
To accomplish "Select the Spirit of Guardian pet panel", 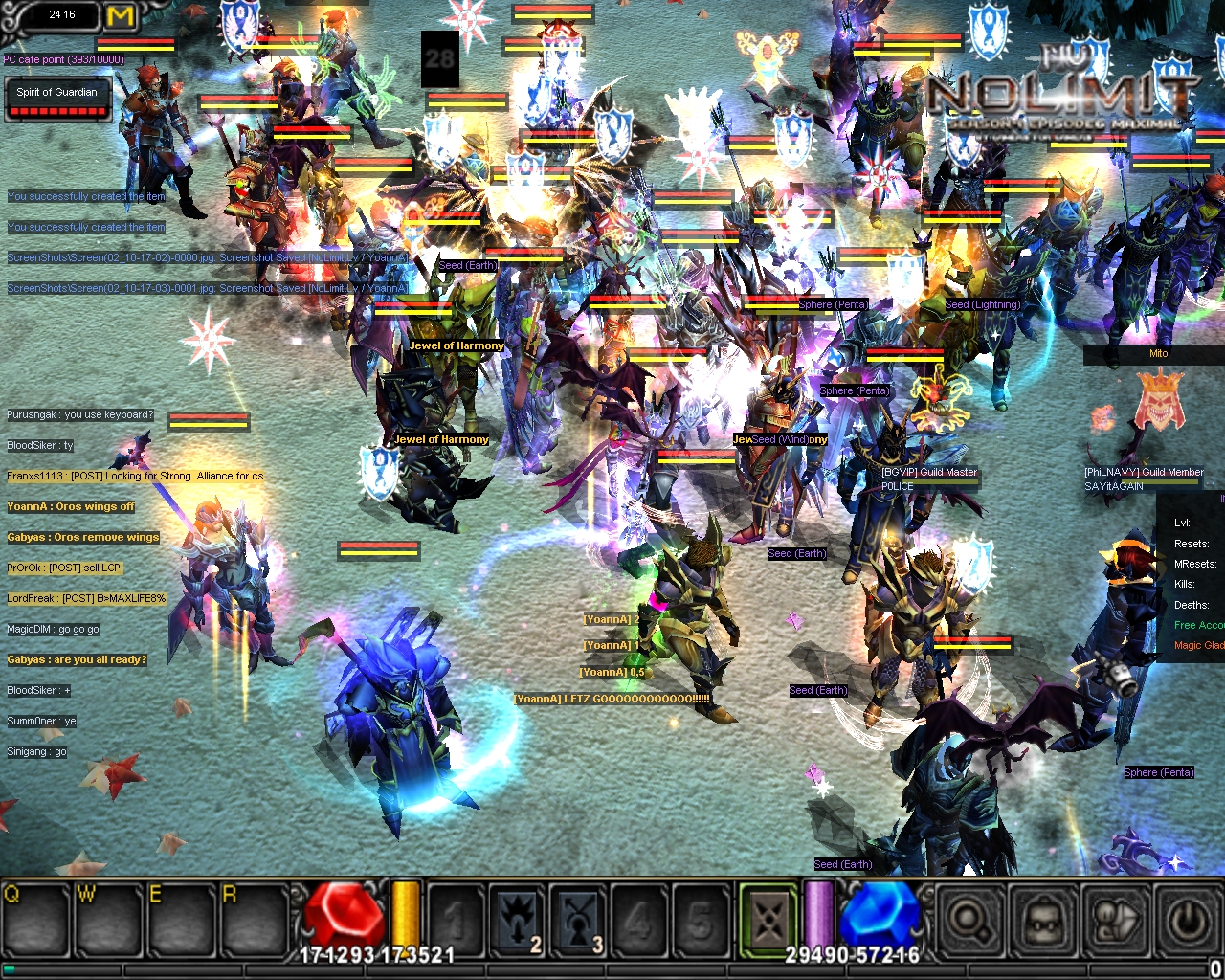I will coord(57,100).
